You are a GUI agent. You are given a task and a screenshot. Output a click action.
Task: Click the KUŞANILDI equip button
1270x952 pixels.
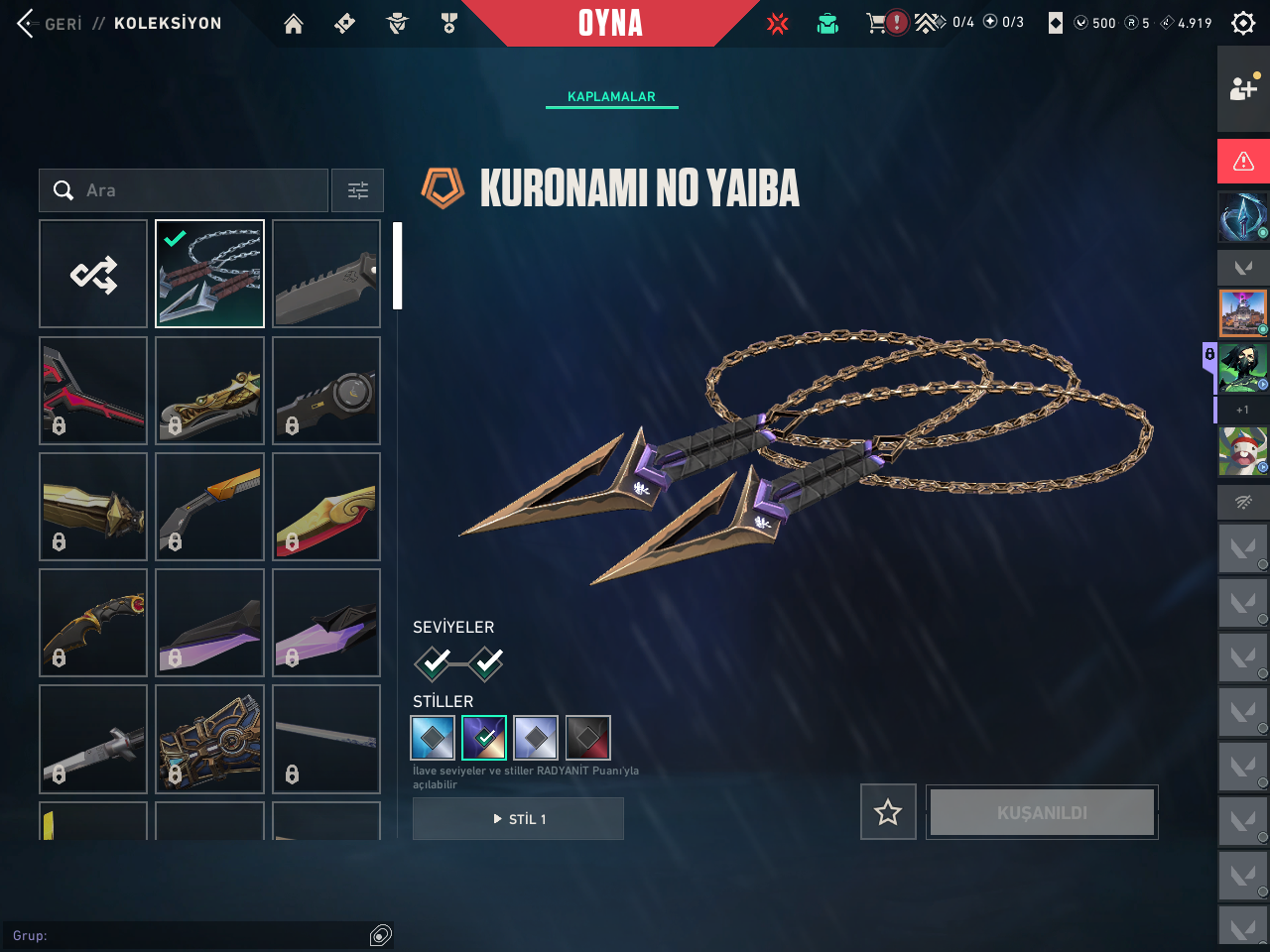[x=1042, y=812]
